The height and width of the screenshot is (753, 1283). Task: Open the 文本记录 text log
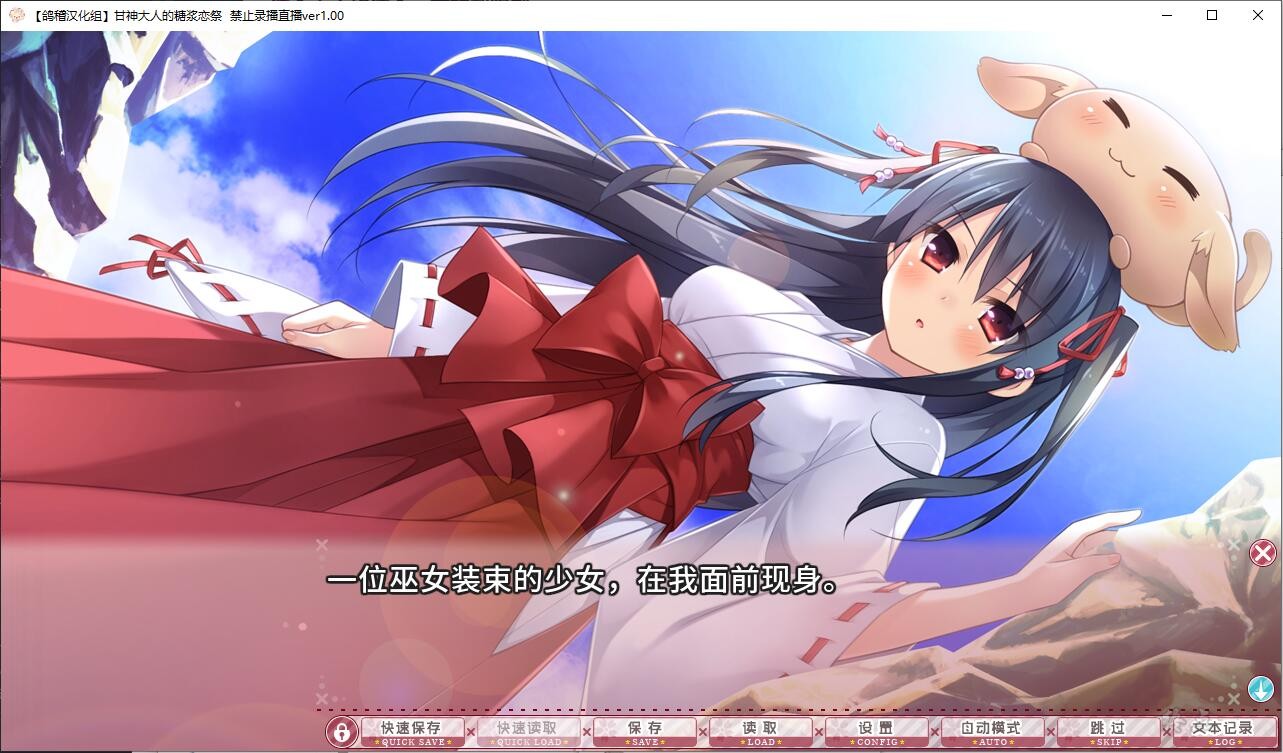pyautogui.click(x=1222, y=732)
